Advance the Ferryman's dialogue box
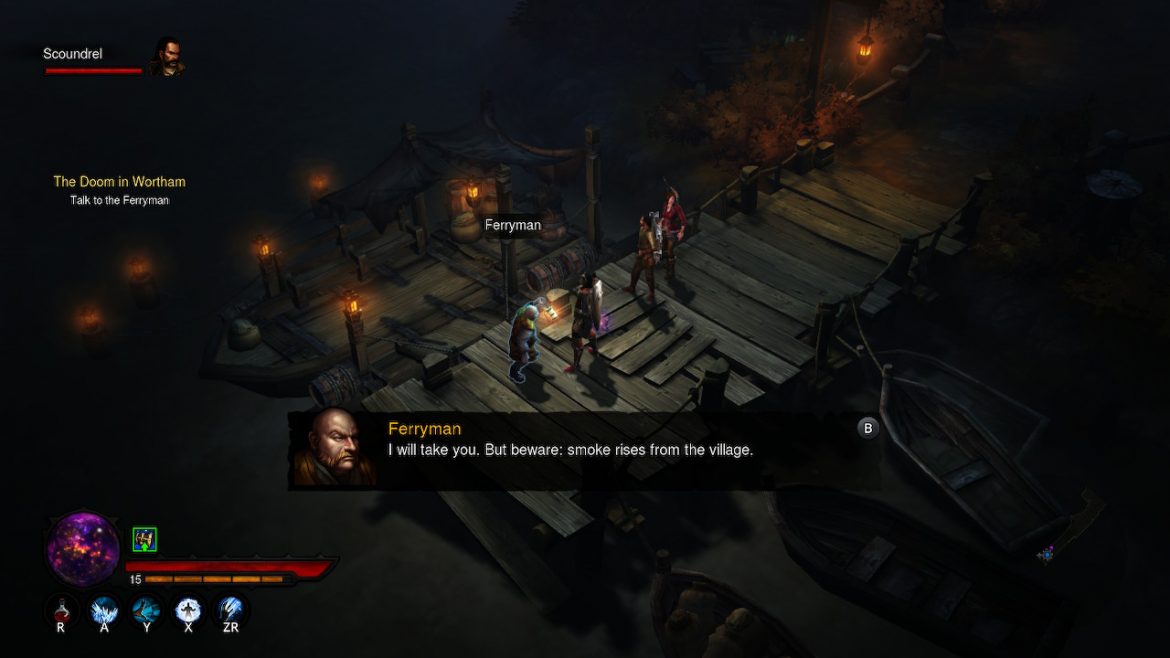This screenshot has width=1170, height=658. [x=867, y=428]
